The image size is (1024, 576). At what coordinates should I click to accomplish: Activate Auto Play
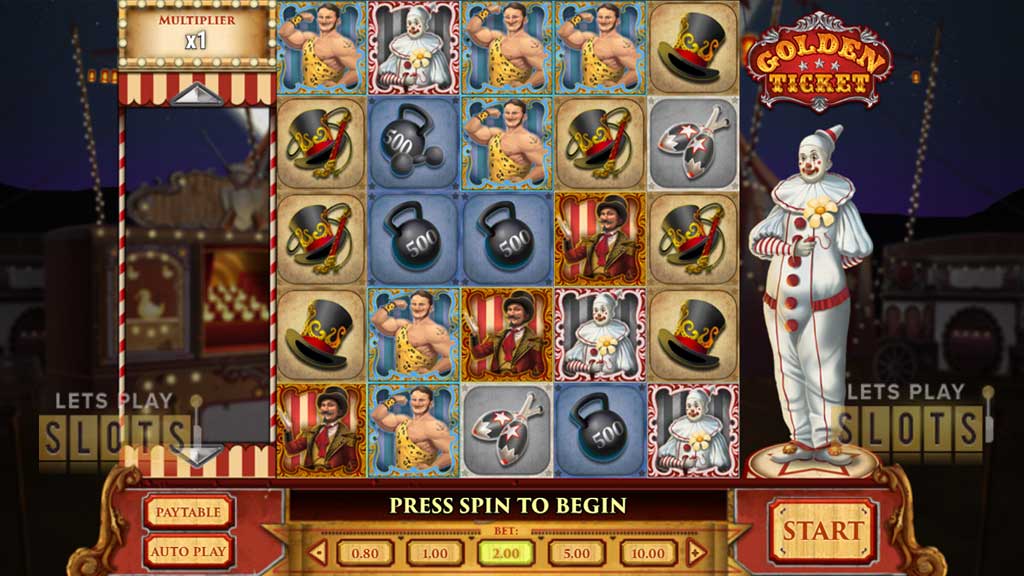point(188,550)
